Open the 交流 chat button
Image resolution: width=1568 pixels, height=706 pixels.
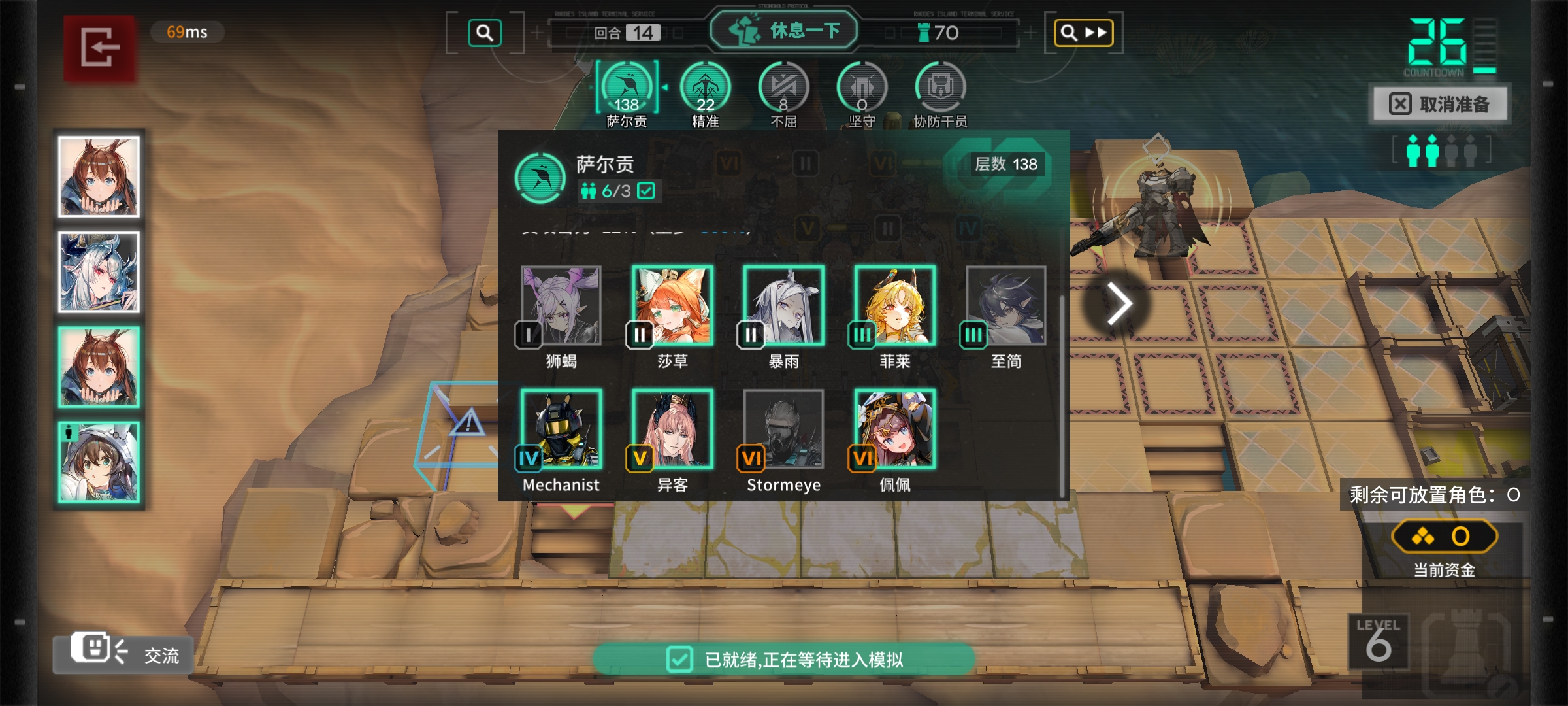[x=124, y=652]
